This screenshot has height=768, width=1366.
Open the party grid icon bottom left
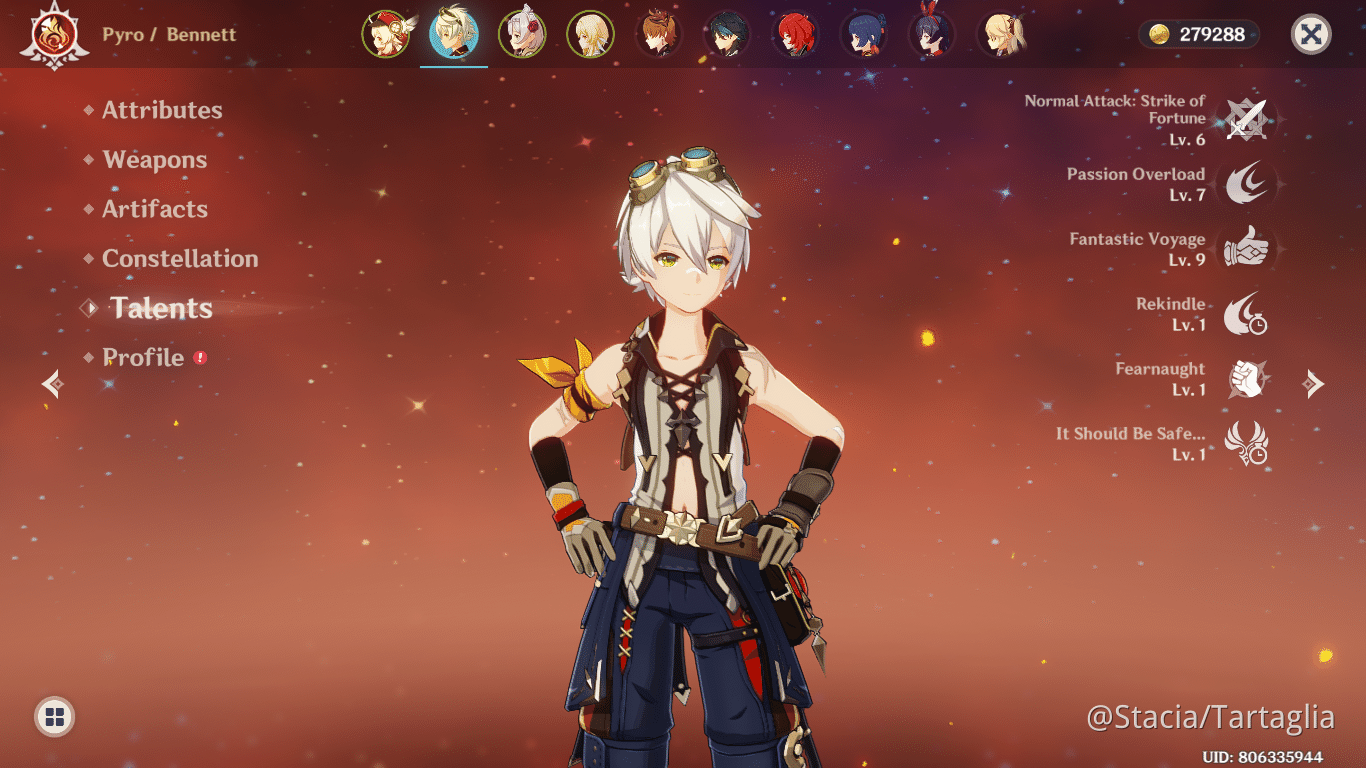(x=54, y=714)
